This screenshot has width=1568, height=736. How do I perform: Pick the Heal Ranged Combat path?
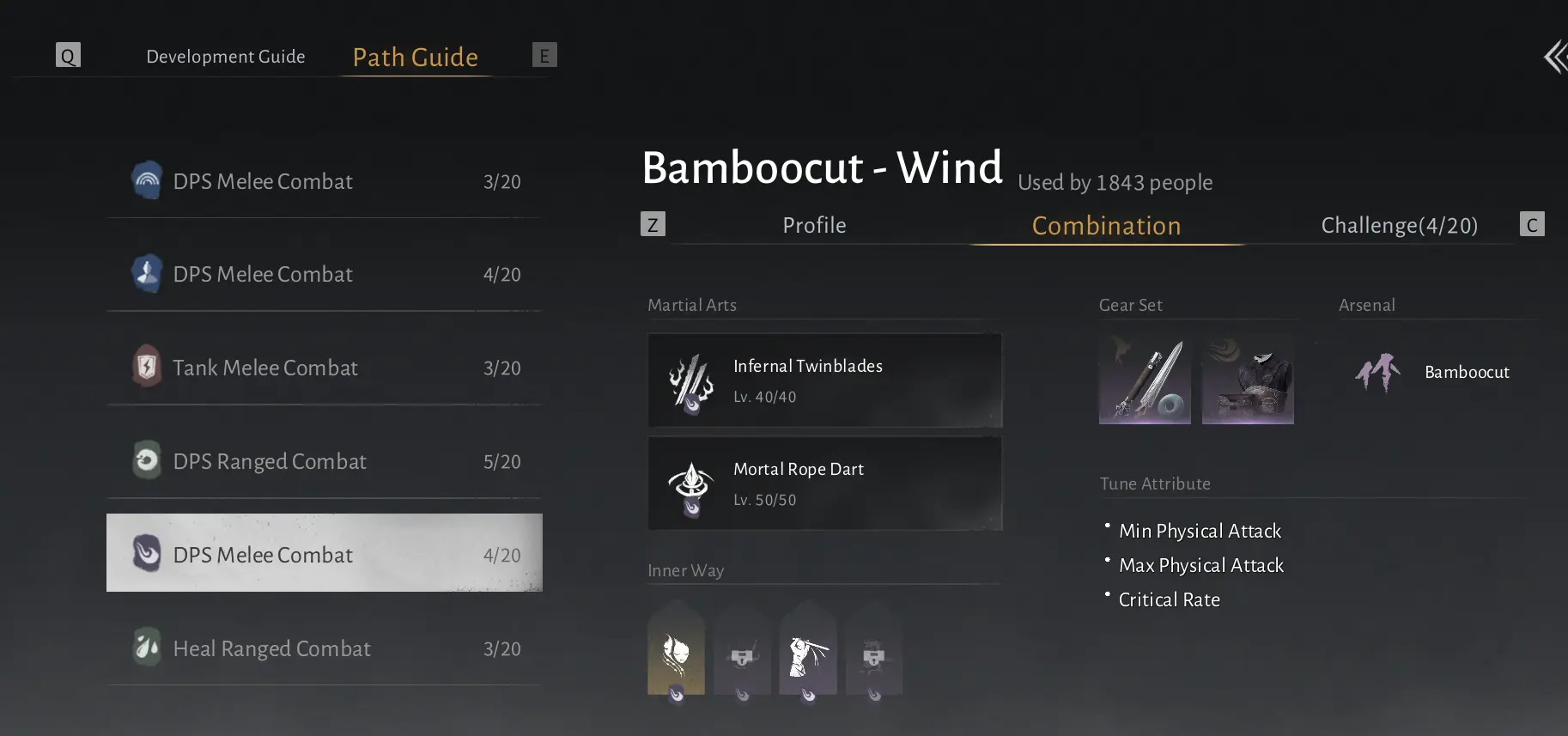click(324, 648)
